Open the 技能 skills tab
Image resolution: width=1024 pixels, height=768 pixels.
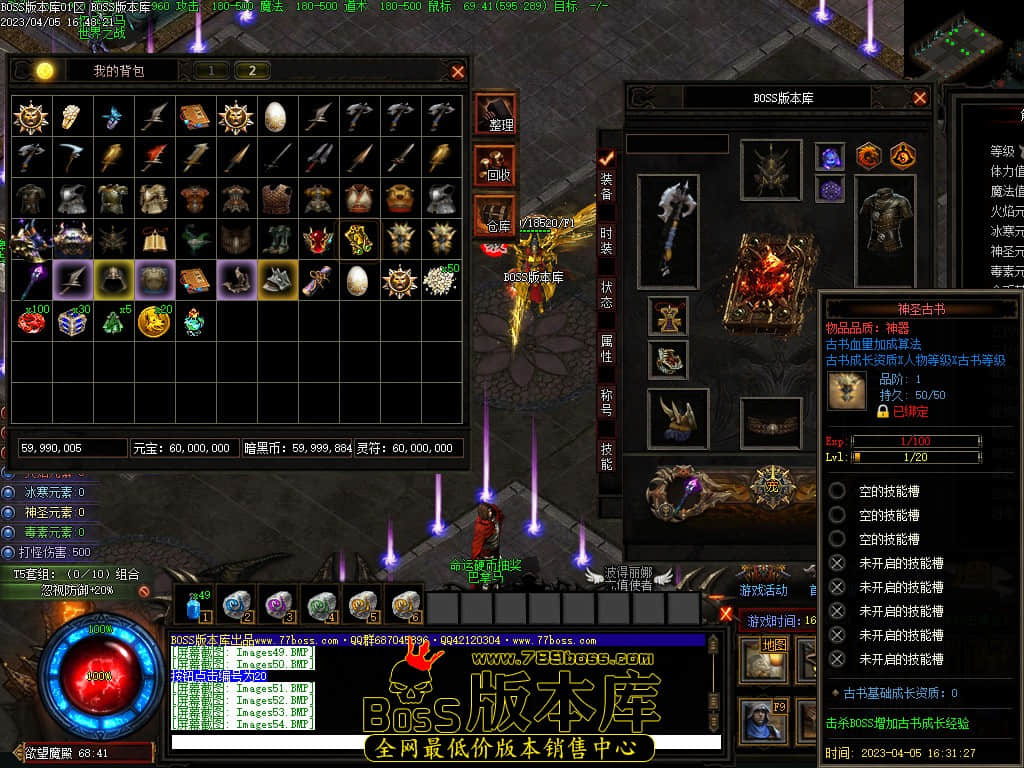(606, 456)
